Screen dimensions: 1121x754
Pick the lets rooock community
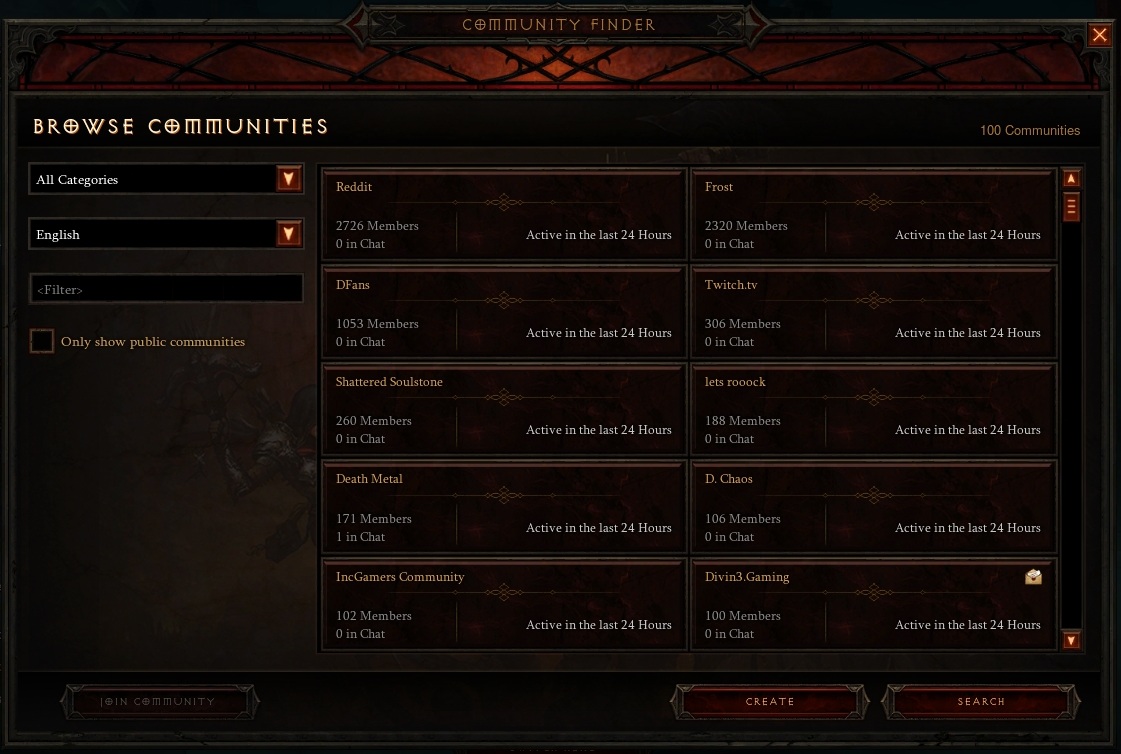[872, 410]
